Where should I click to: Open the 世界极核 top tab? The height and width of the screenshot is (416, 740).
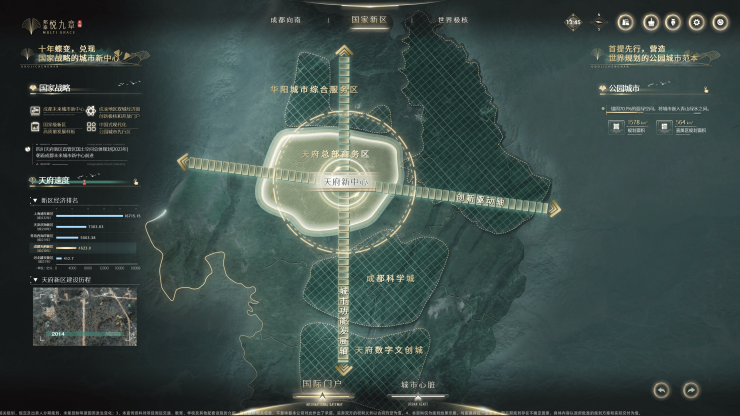(x=454, y=20)
